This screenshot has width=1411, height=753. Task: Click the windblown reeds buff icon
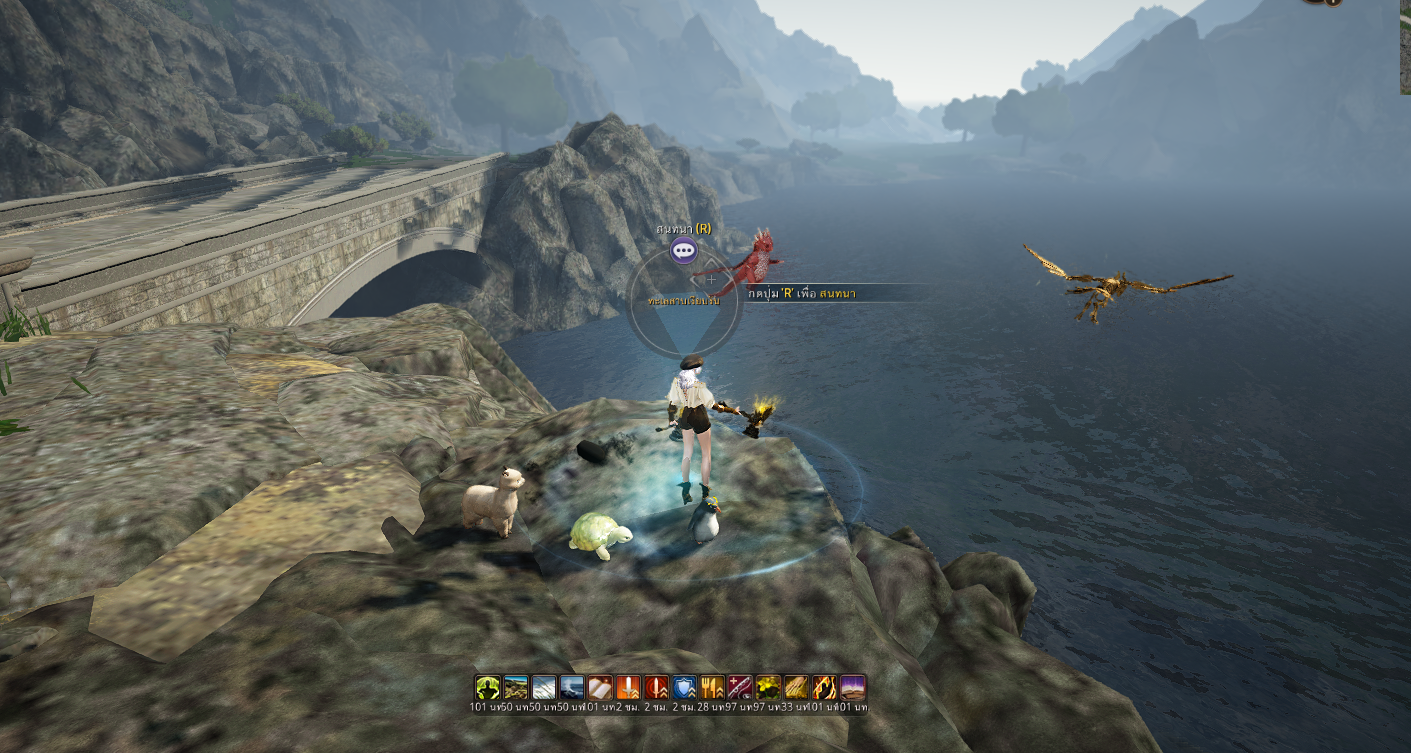(544, 687)
